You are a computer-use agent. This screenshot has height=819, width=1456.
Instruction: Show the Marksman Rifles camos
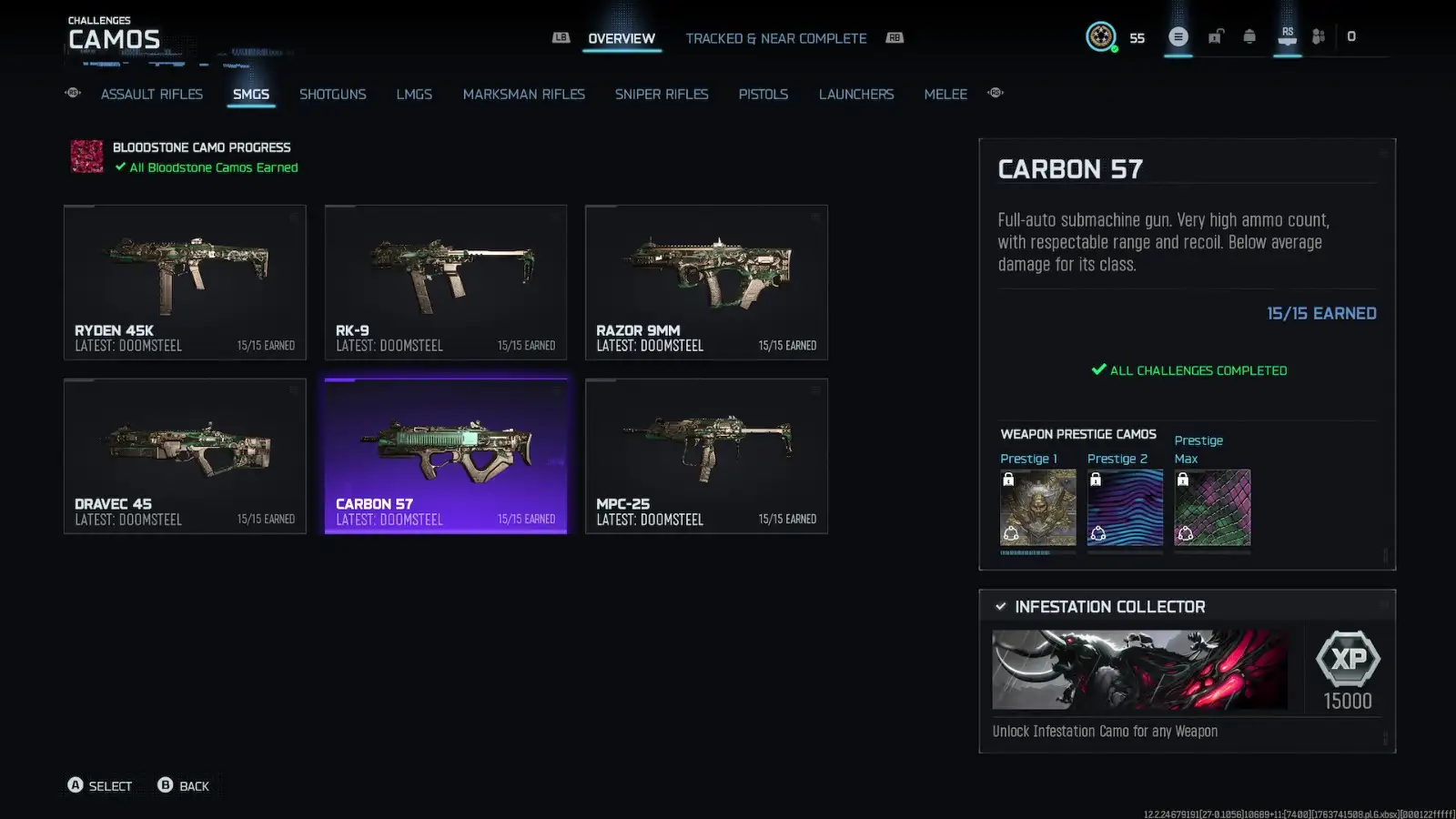coord(524,94)
